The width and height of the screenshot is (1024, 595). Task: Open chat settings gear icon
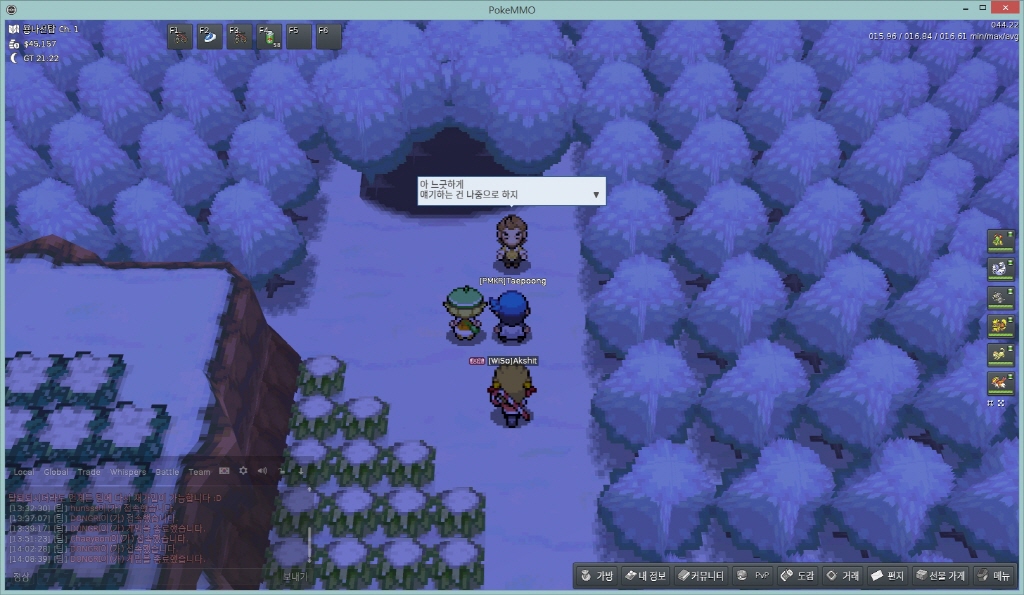pos(243,471)
